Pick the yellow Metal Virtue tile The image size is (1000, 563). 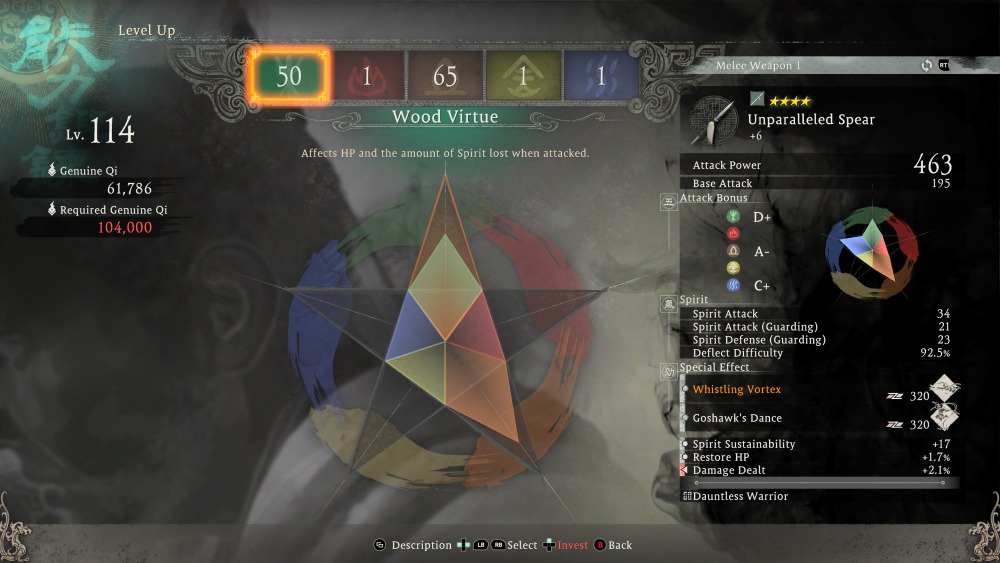tap(523, 76)
